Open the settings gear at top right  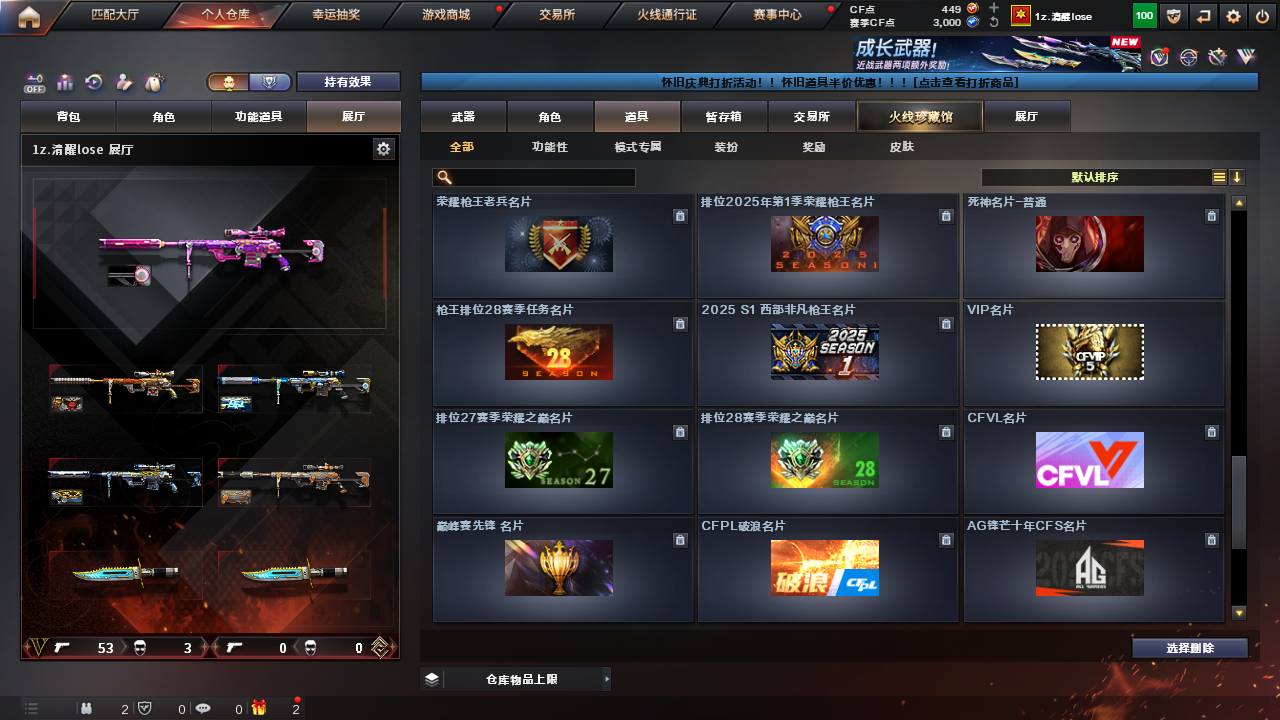pos(1232,15)
